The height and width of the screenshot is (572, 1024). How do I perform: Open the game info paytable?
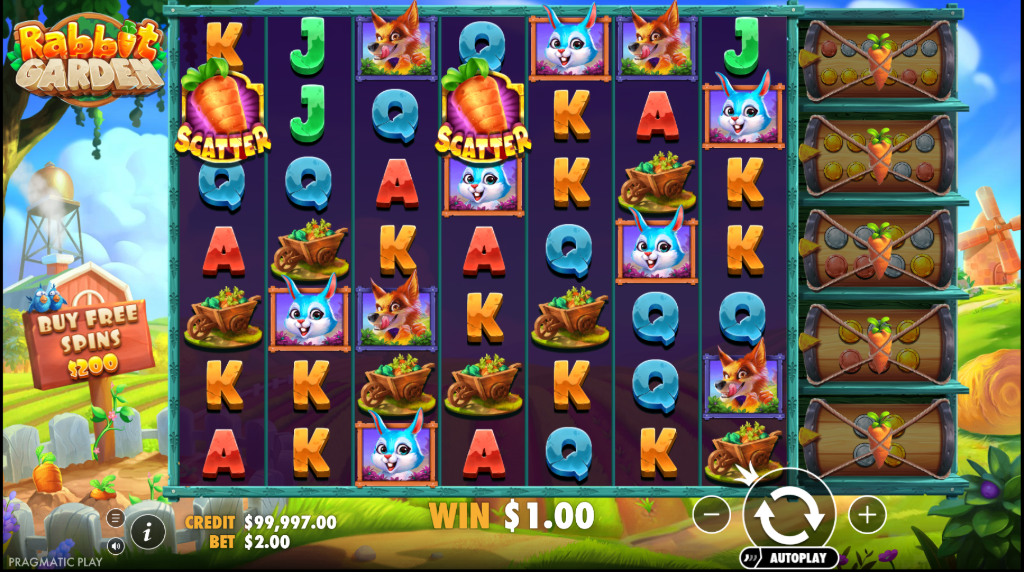click(x=147, y=532)
